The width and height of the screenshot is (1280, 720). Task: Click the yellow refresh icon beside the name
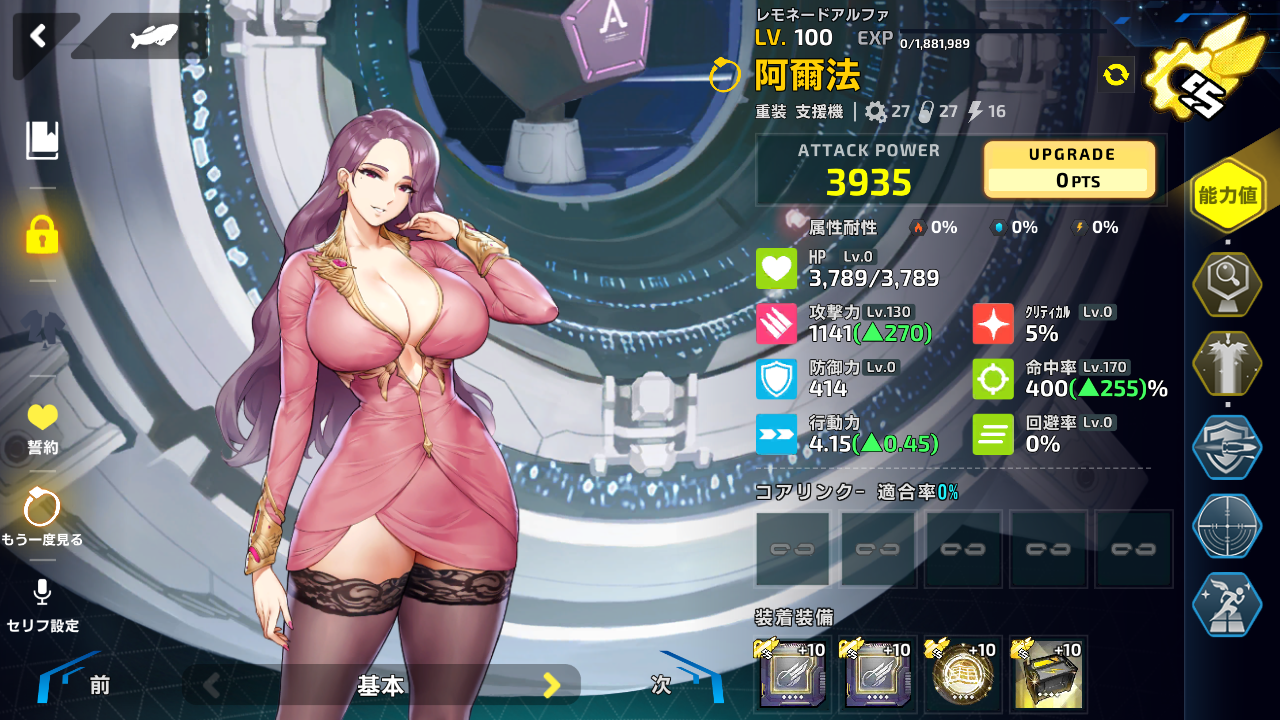[1116, 74]
